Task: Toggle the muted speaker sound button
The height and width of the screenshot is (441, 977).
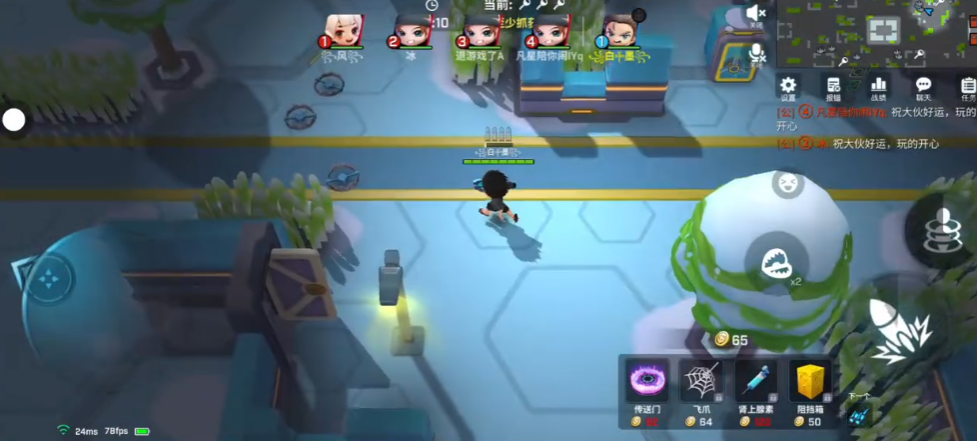Action: click(756, 14)
